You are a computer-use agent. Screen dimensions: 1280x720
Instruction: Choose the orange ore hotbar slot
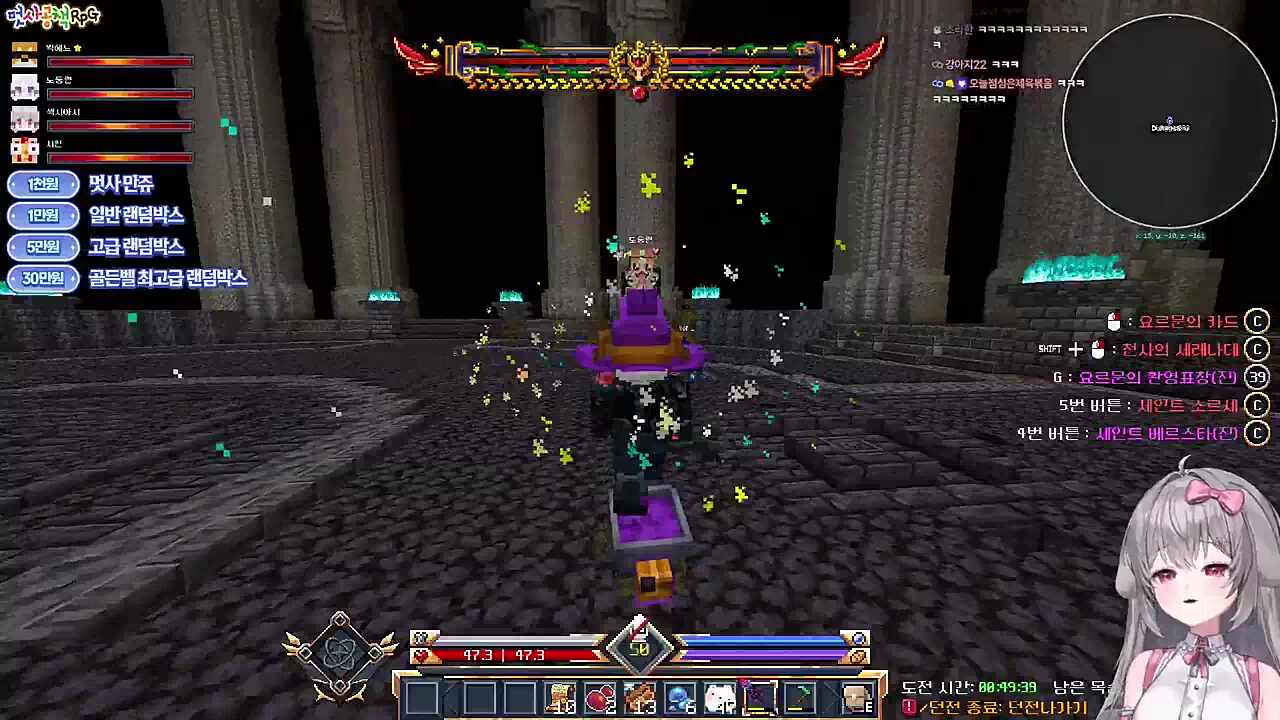pos(640,697)
